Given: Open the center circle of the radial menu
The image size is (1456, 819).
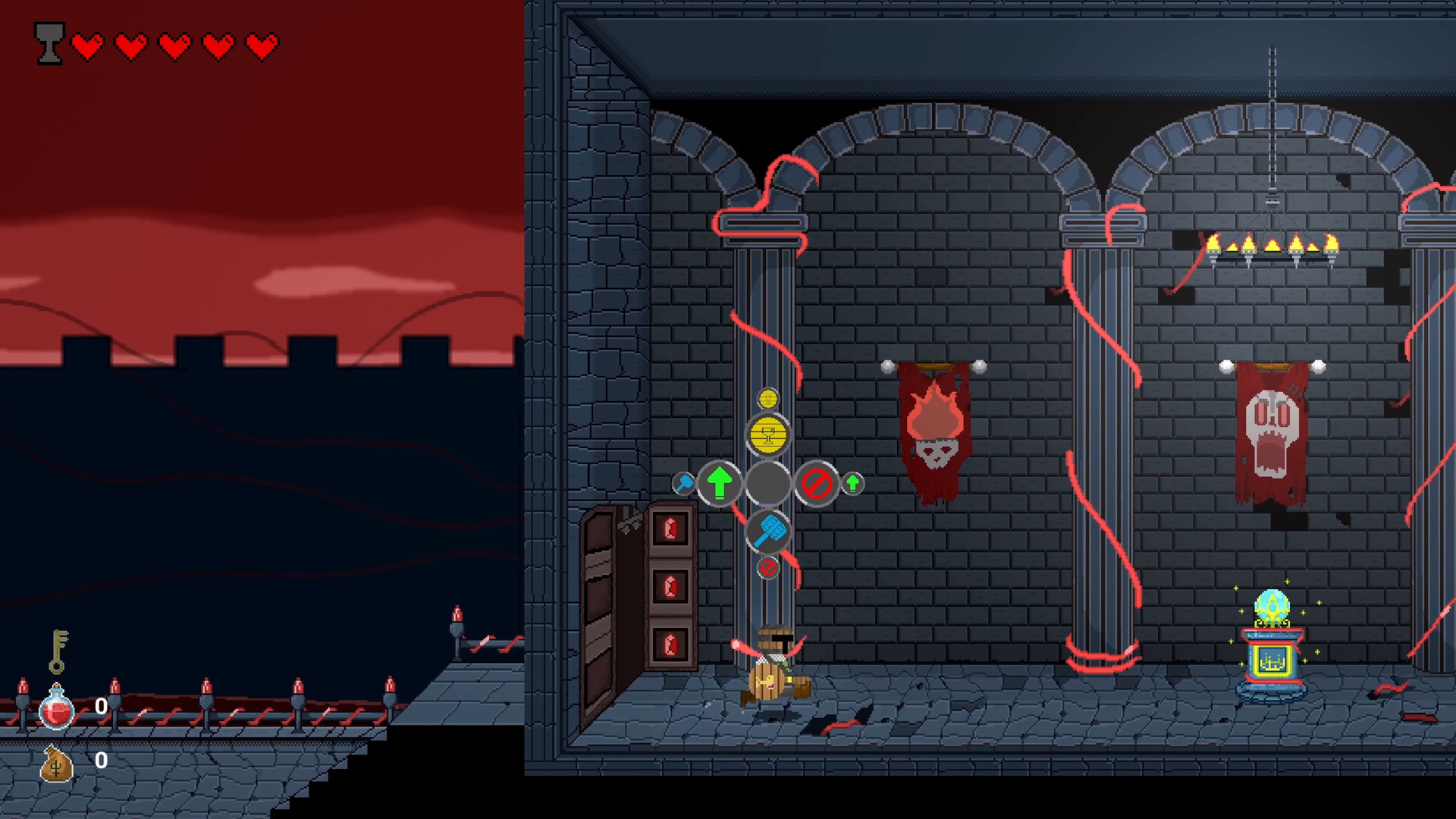Looking at the screenshot, I should tap(768, 482).
